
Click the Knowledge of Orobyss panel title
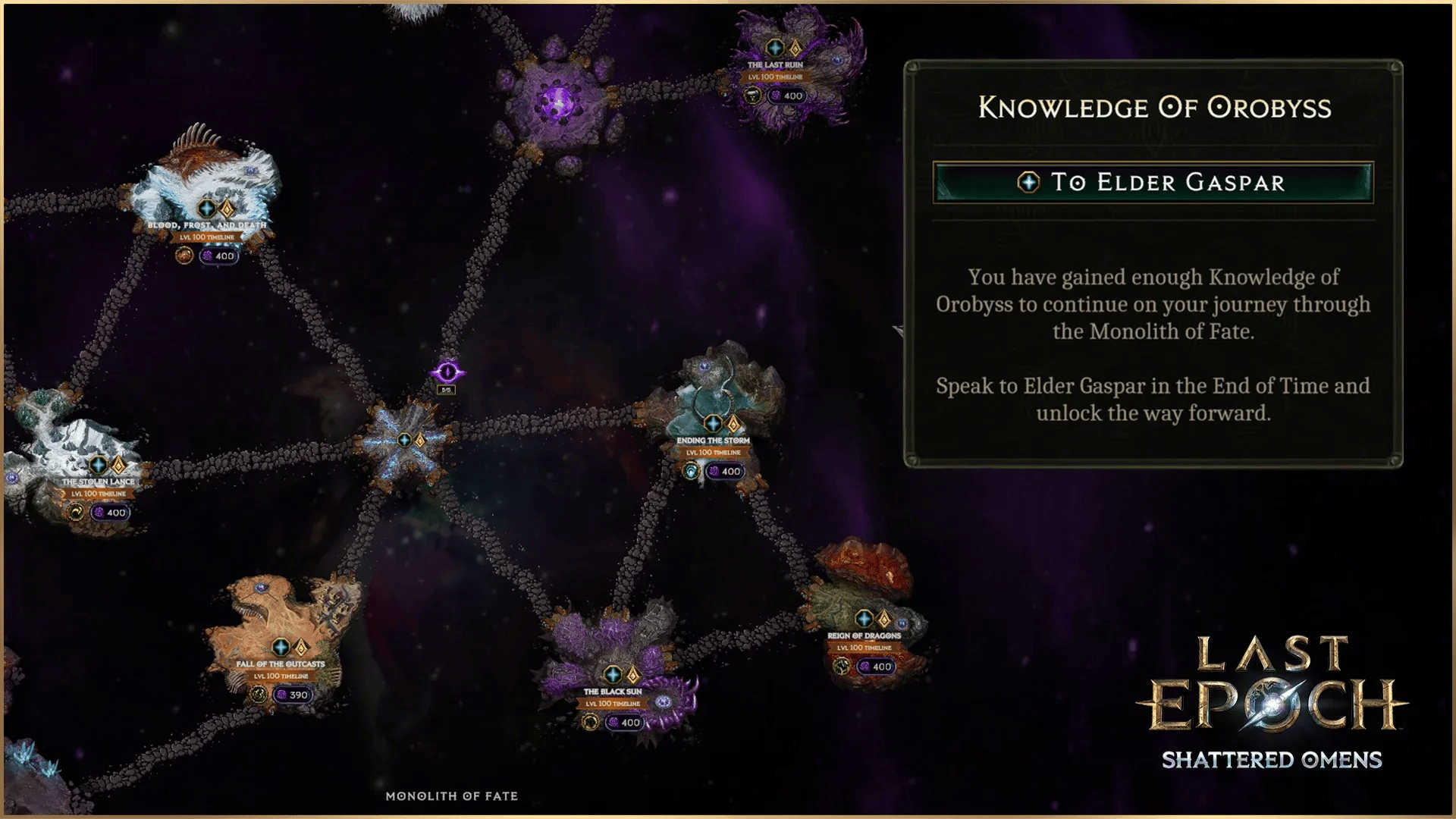[1156, 108]
